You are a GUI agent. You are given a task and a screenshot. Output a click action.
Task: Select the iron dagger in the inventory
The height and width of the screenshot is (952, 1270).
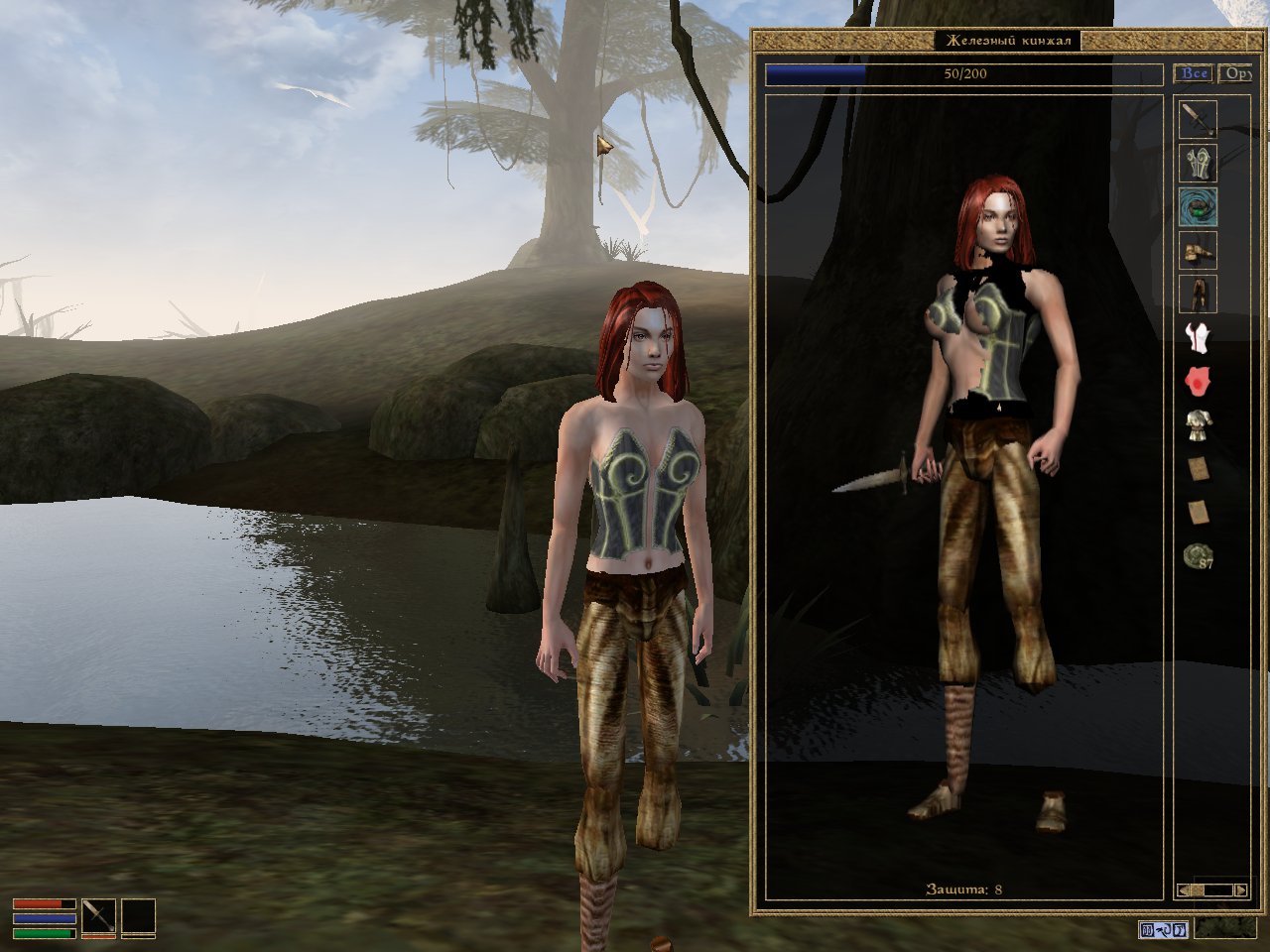pos(1198,119)
